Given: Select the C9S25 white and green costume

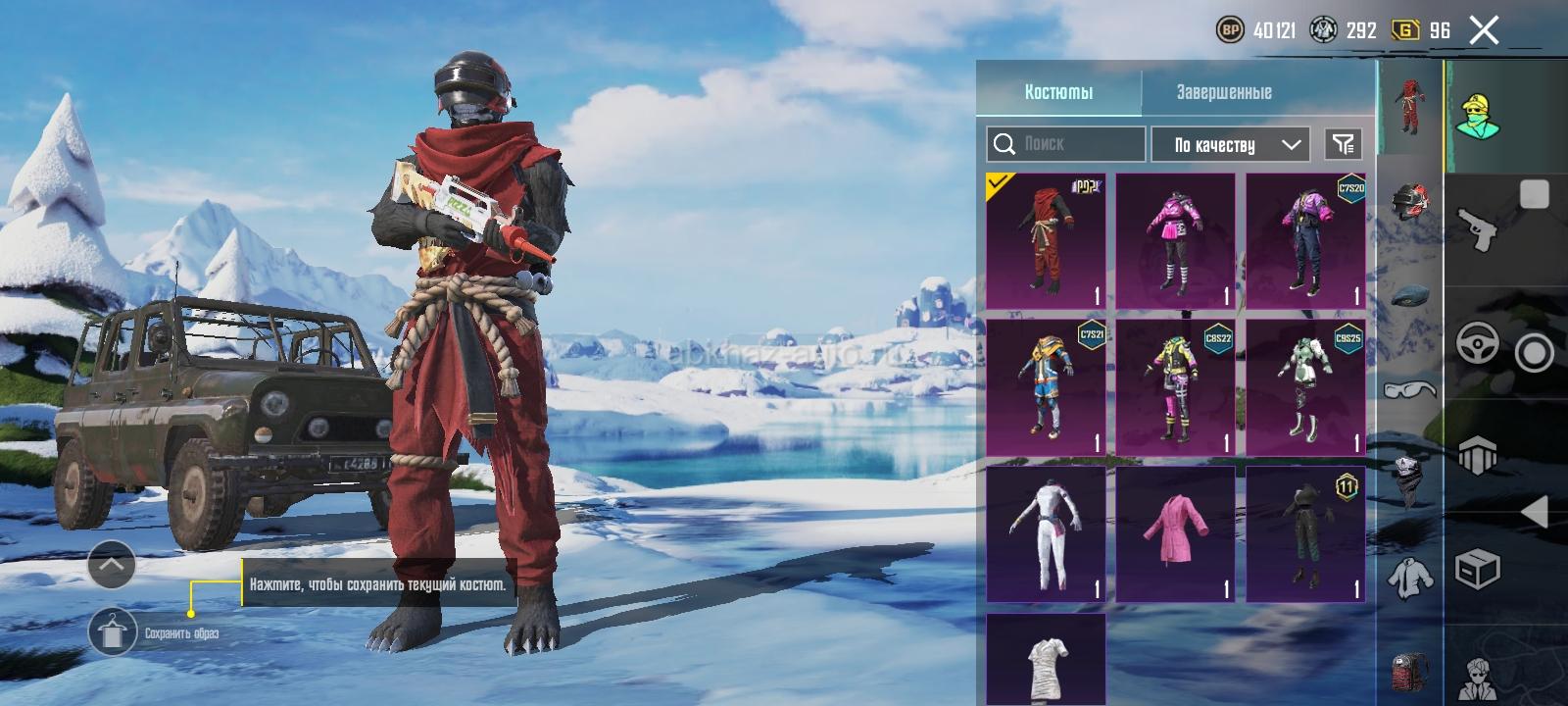Looking at the screenshot, I should pyautogui.click(x=1305, y=387).
